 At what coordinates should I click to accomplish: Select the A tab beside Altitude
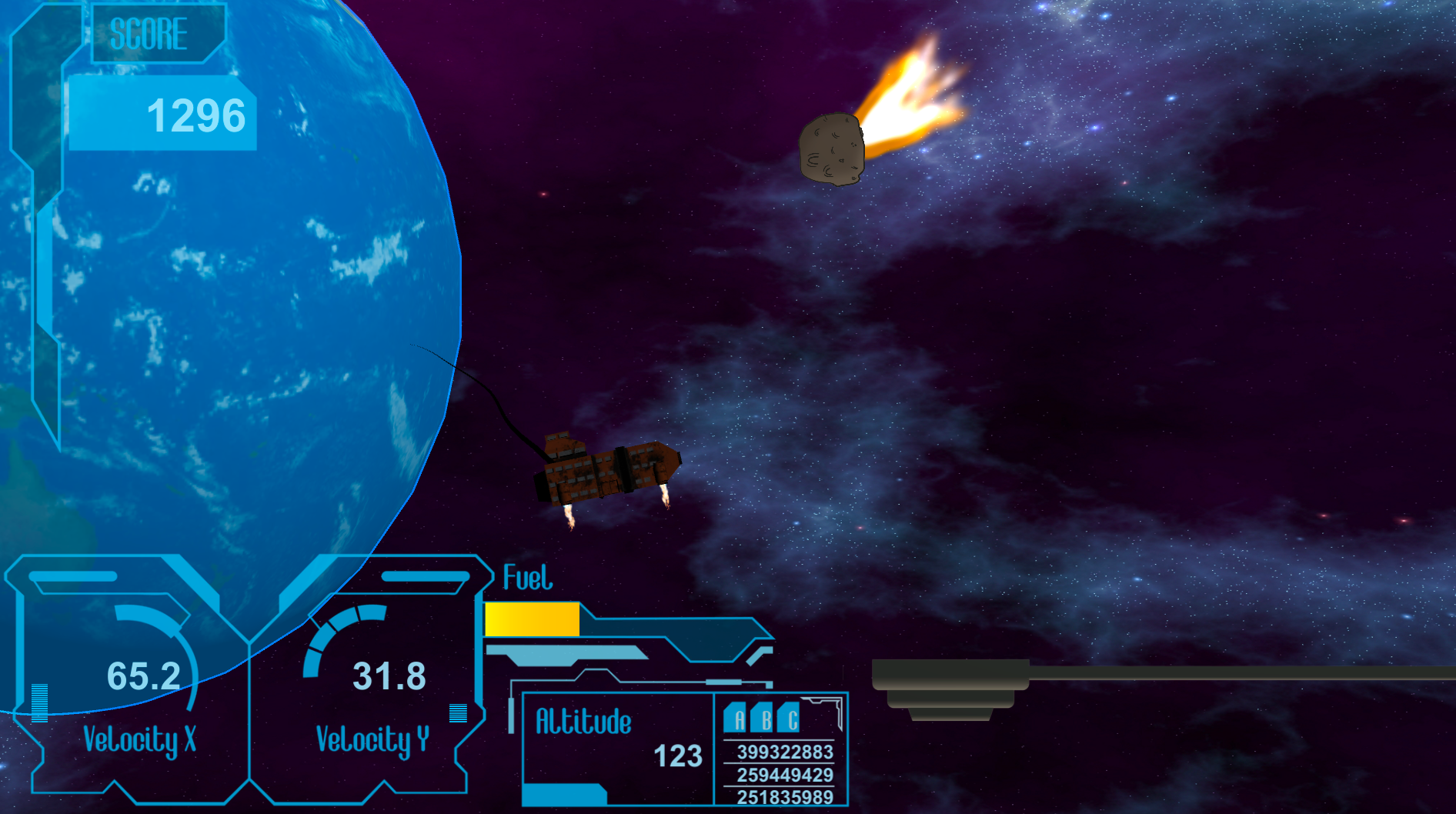[736, 719]
